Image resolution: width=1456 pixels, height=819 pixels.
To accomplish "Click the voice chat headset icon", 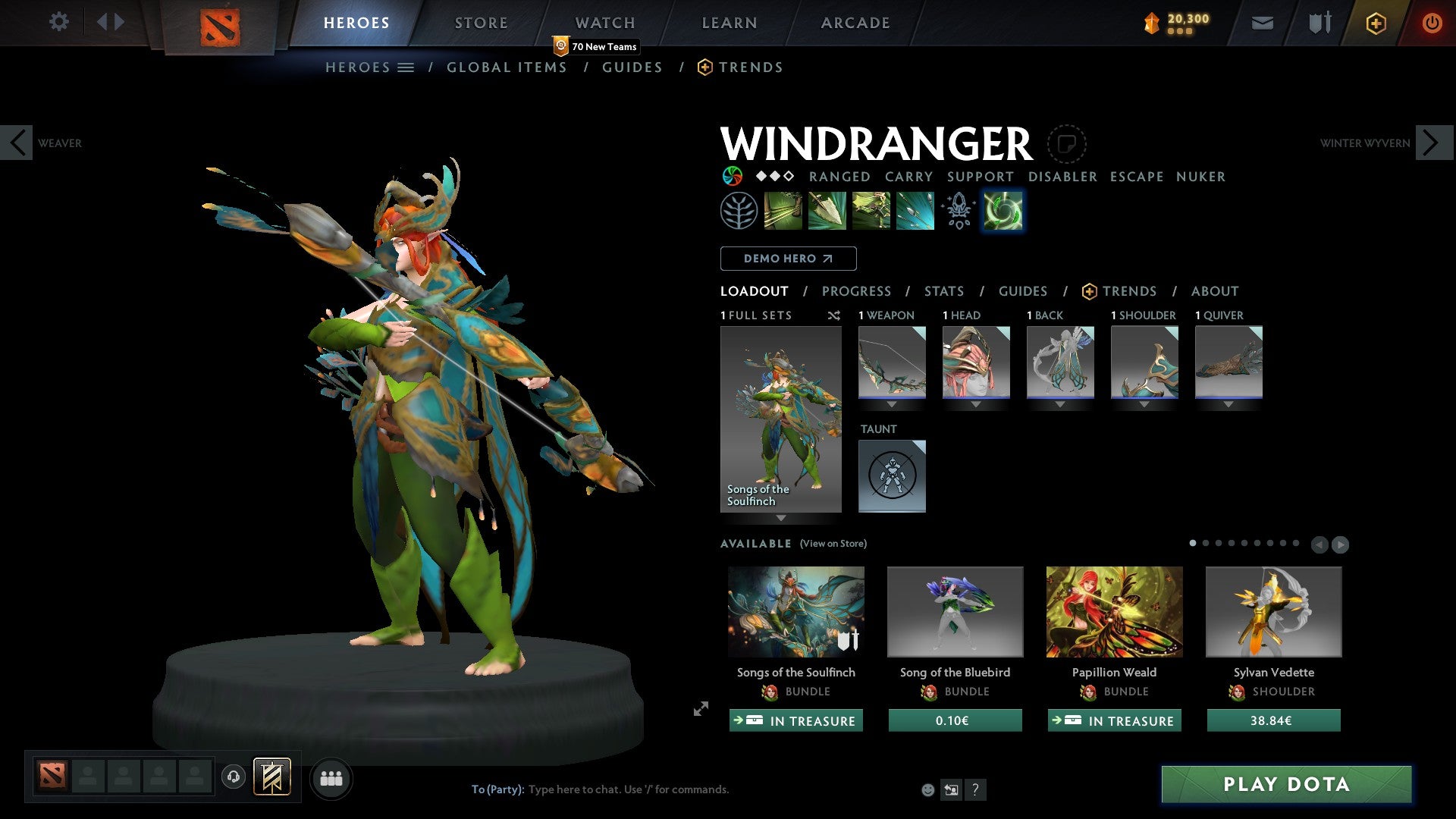I will point(234,778).
